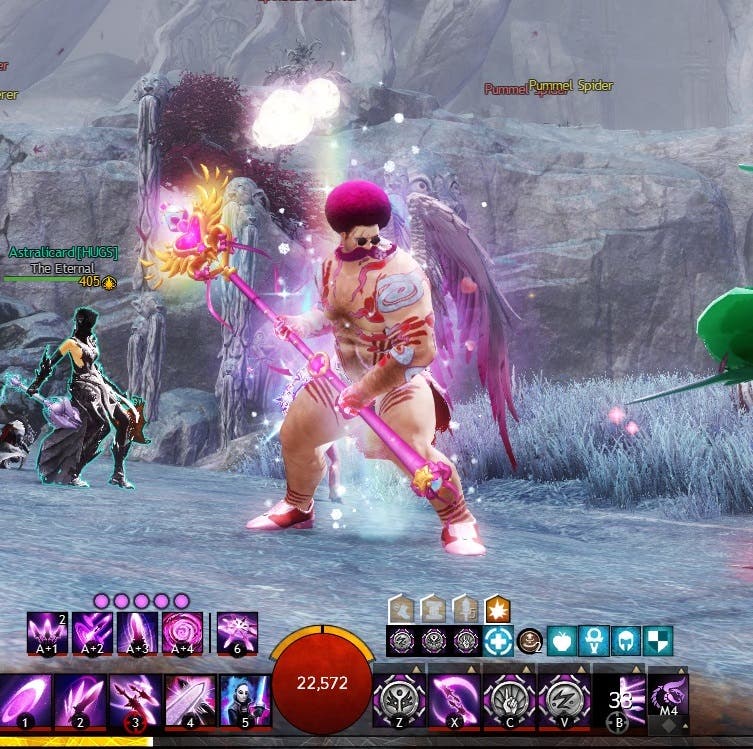Trigger the spear skill in slot 3
The height and width of the screenshot is (749, 753).
134,699
